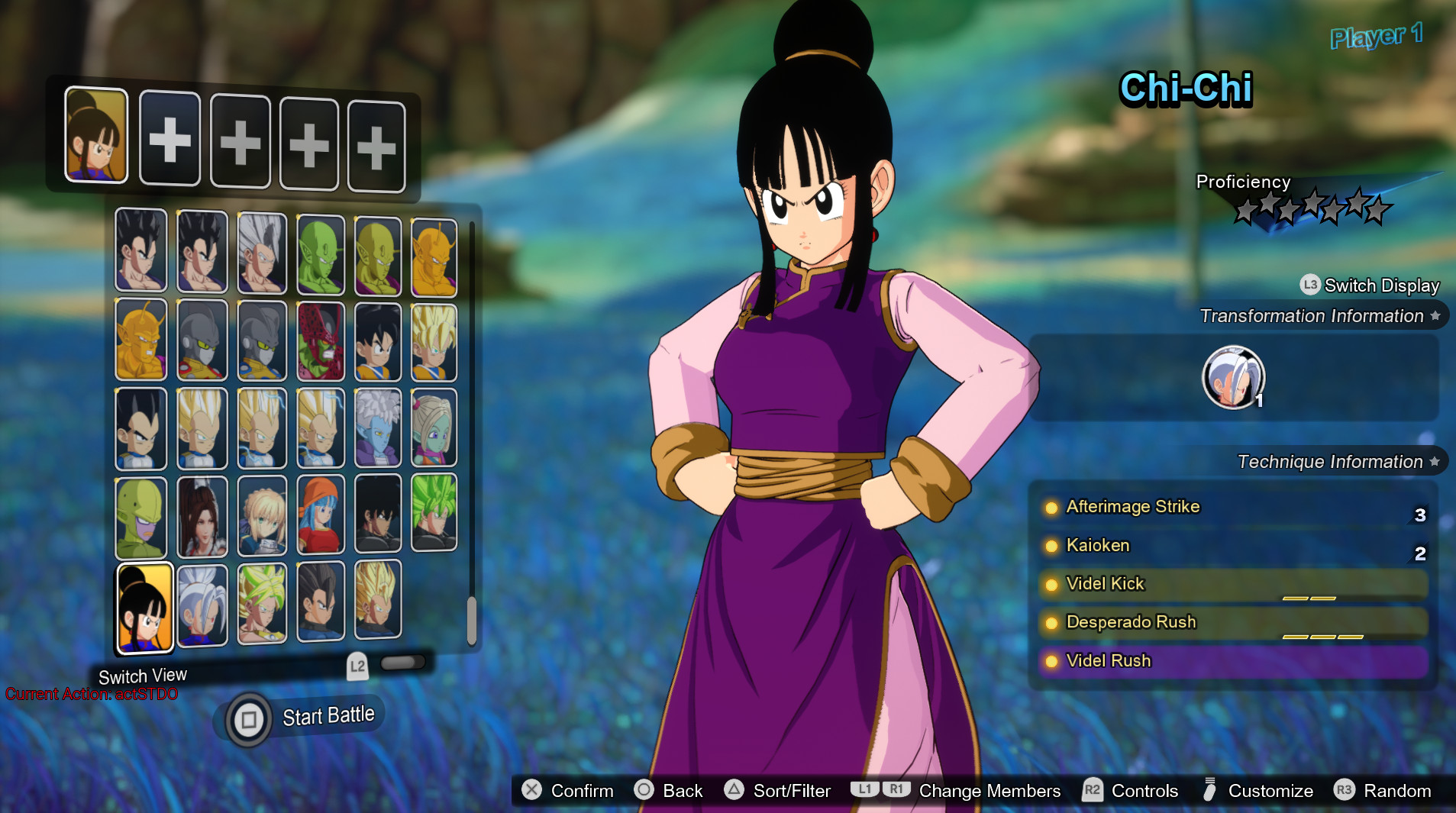The image size is (1456, 813).
Task: Toggle the Afterimage Strike technique
Action: 1132,506
